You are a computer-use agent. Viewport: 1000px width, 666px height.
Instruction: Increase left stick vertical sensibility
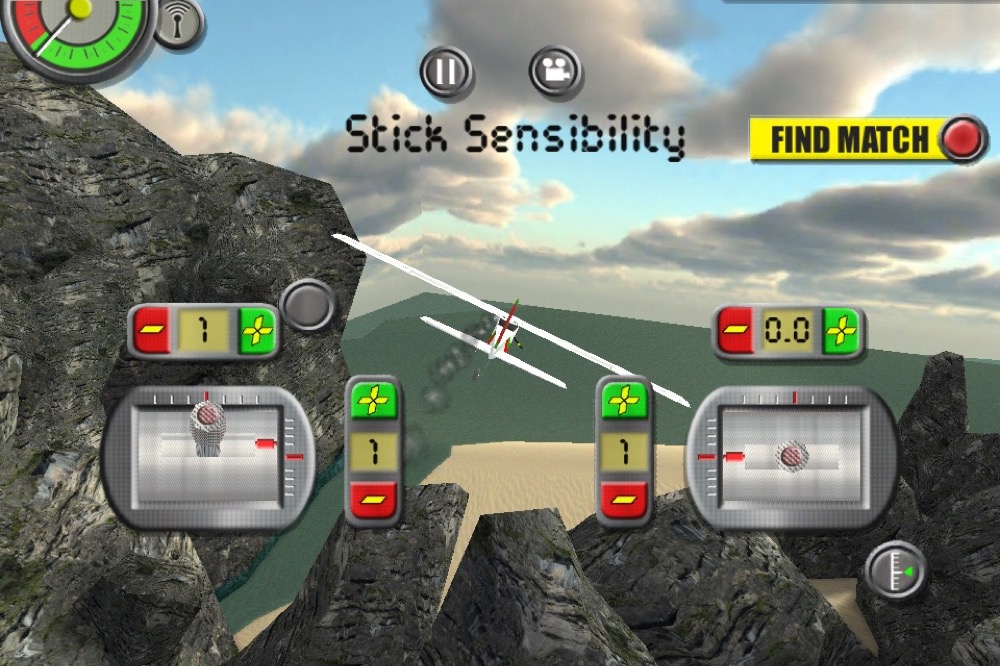click(372, 403)
